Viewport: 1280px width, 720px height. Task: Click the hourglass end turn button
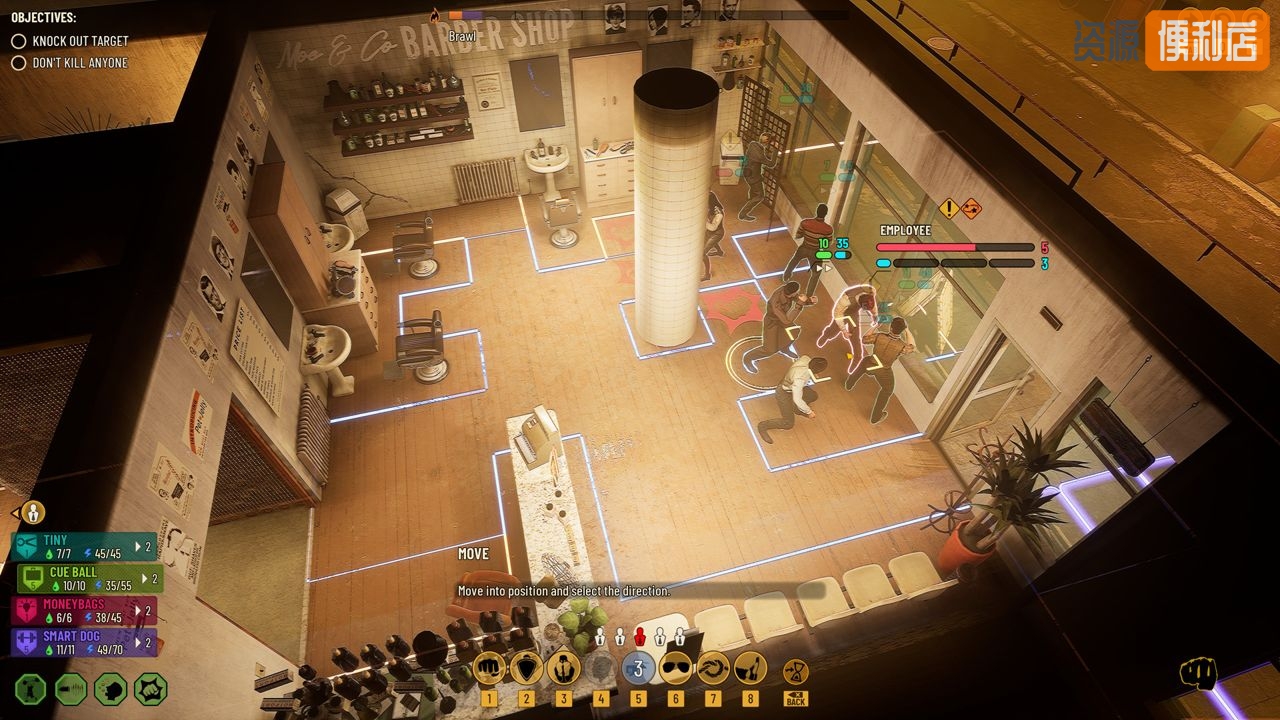(x=796, y=670)
